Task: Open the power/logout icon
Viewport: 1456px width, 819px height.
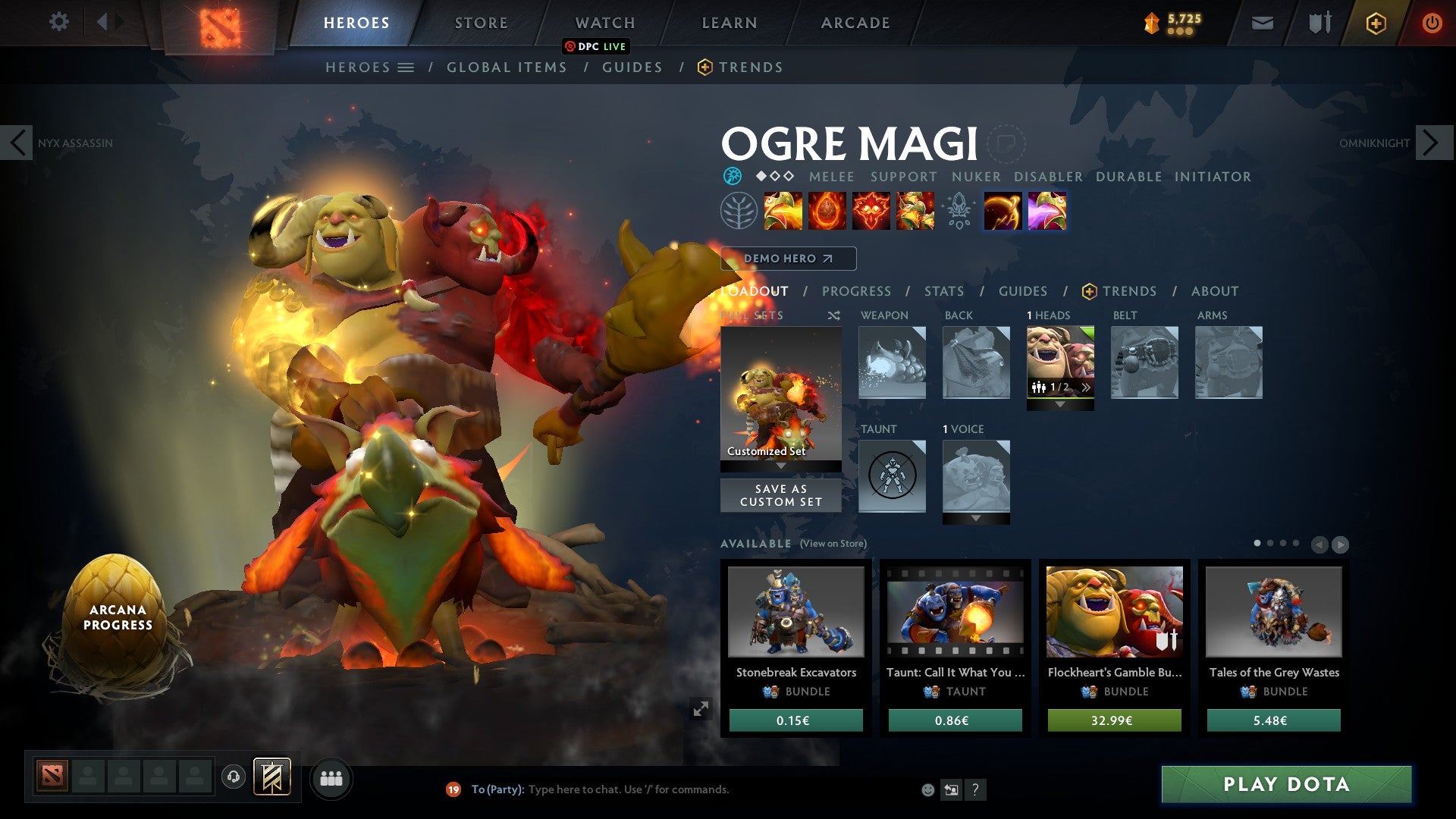Action: pos(1432,23)
